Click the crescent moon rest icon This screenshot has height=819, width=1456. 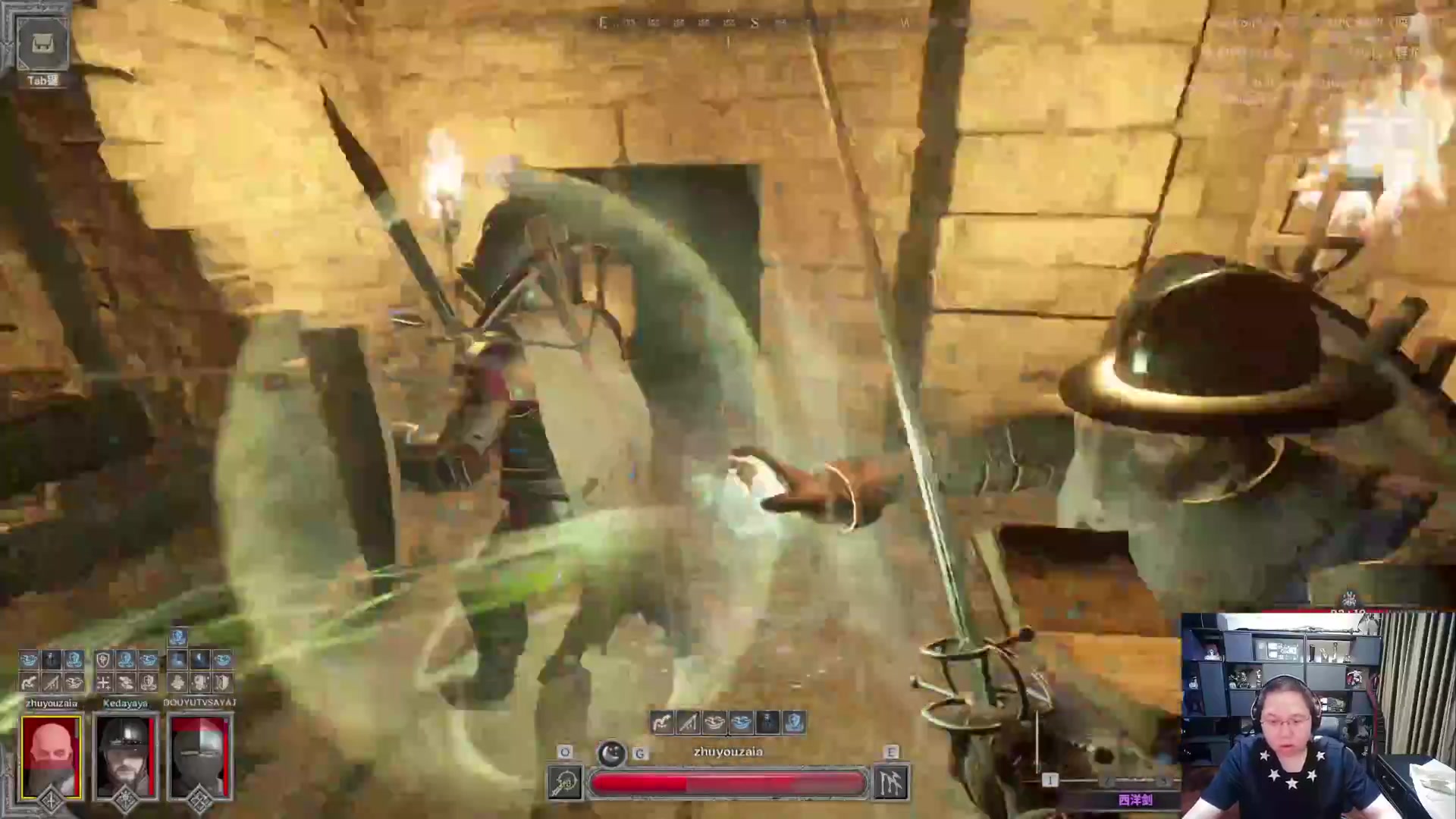pos(611,754)
